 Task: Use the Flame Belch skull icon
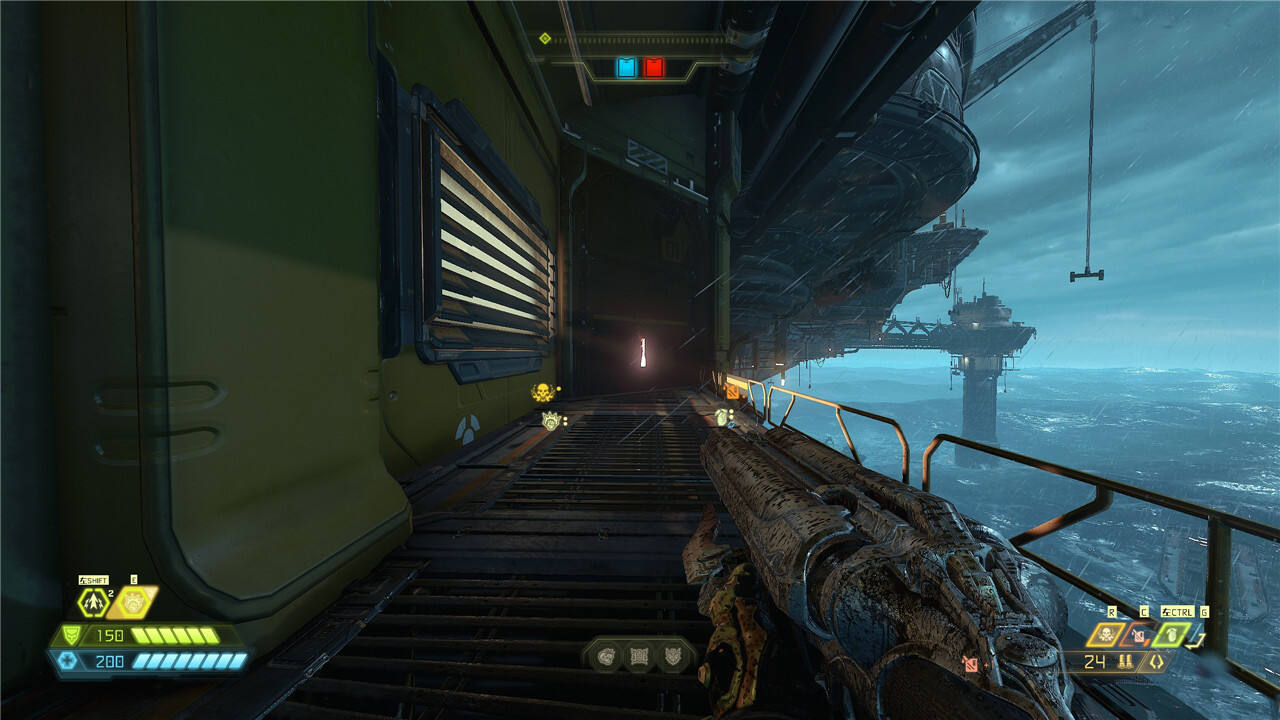click(x=1106, y=634)
